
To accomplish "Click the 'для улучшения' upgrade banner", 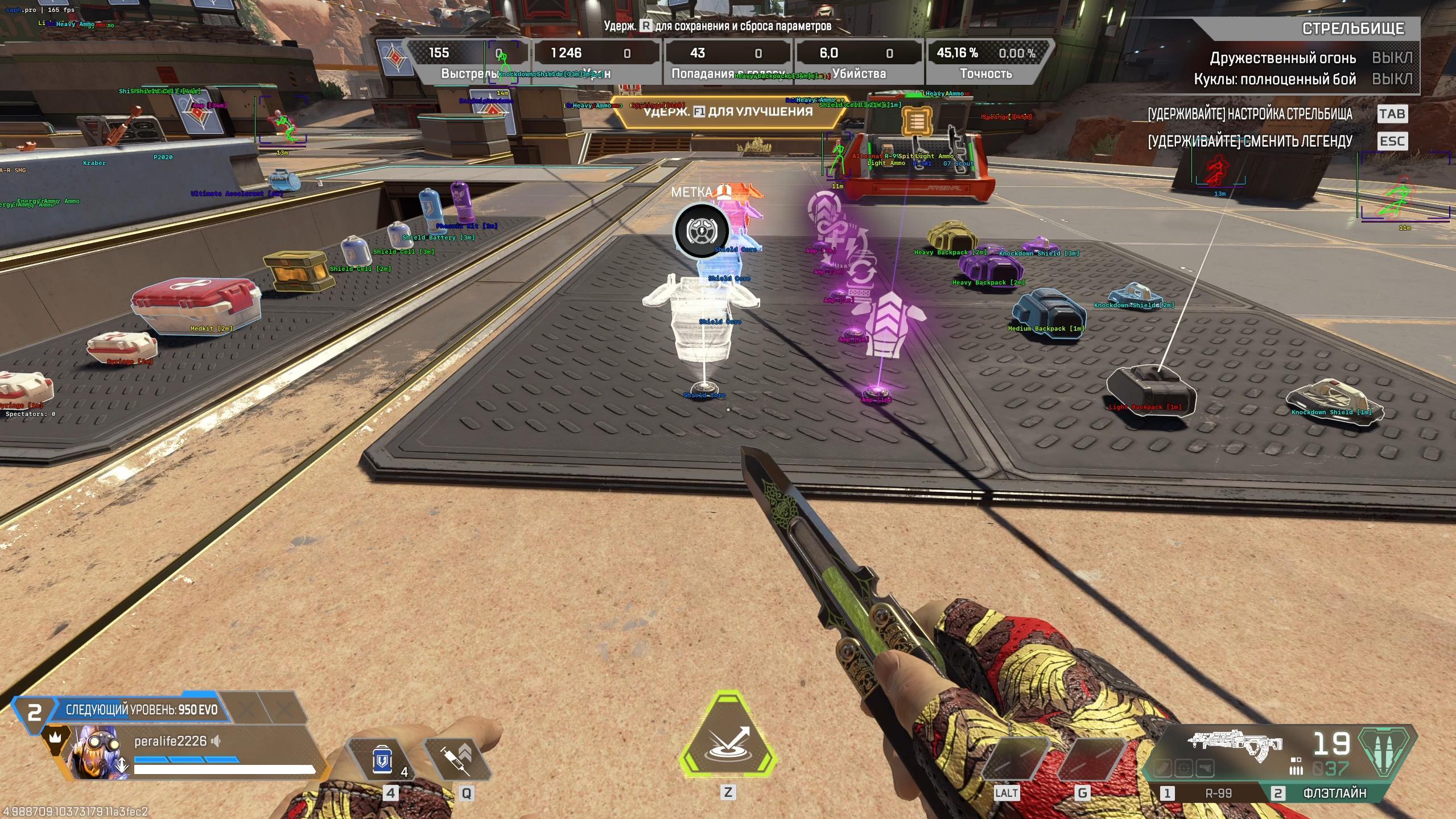I will (x=728, y=112).
